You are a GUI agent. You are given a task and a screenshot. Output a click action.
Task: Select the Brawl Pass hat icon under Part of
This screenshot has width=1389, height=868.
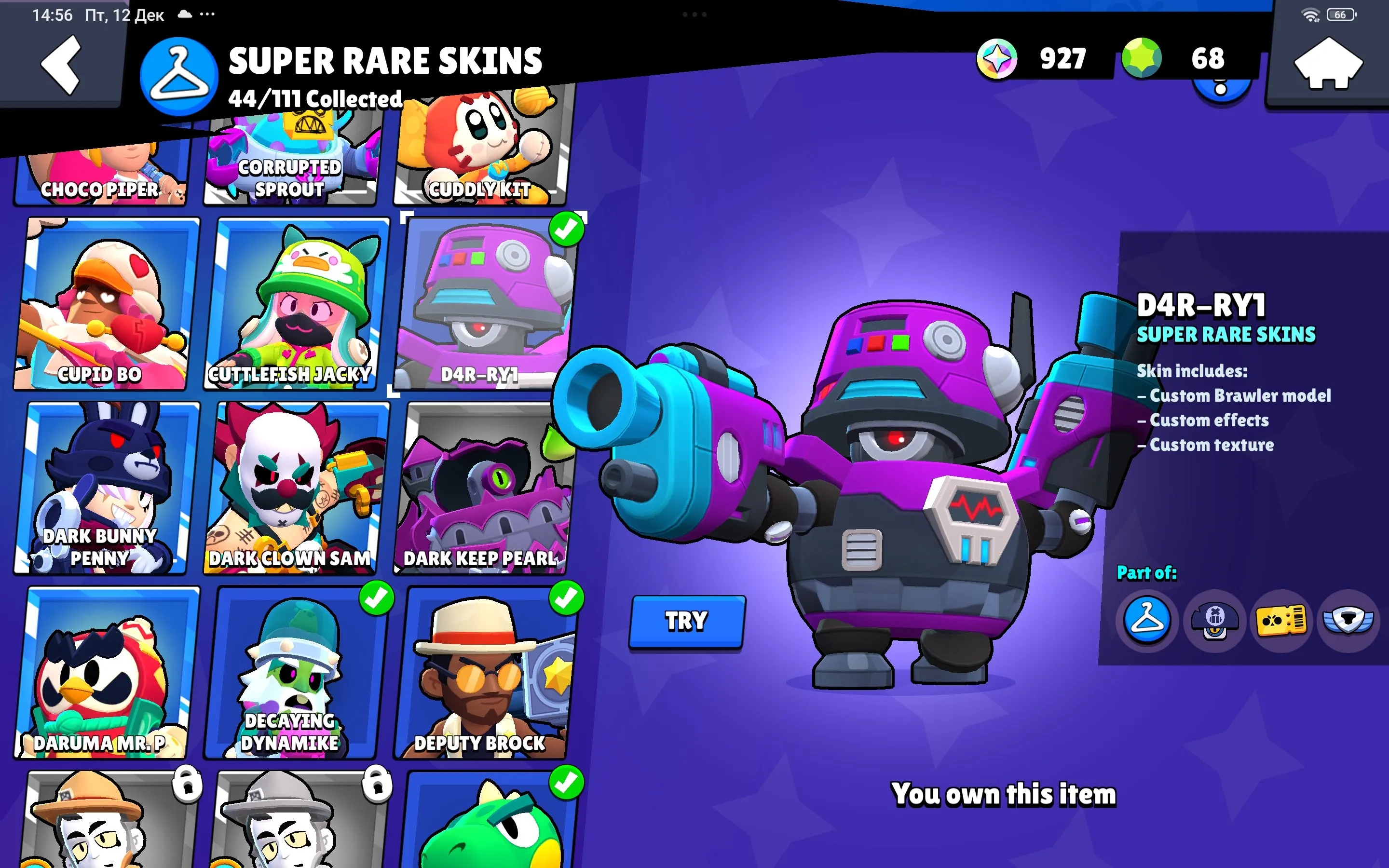pyautogui.click(x=1214, y=621)
